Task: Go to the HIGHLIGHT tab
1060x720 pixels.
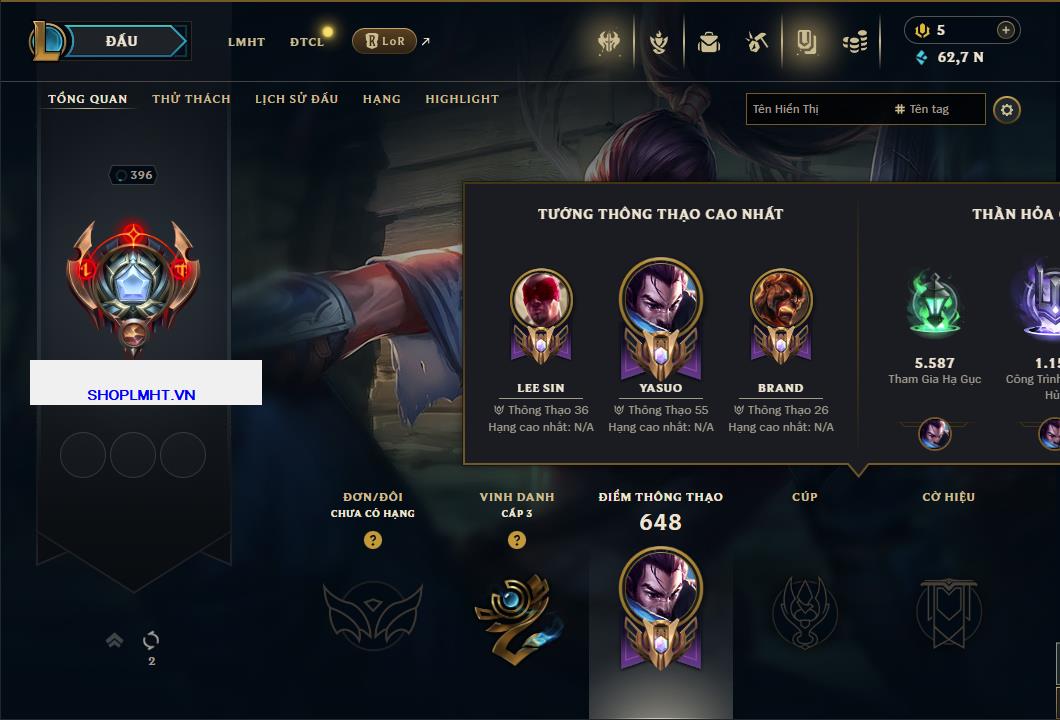Action: [462, 99]
